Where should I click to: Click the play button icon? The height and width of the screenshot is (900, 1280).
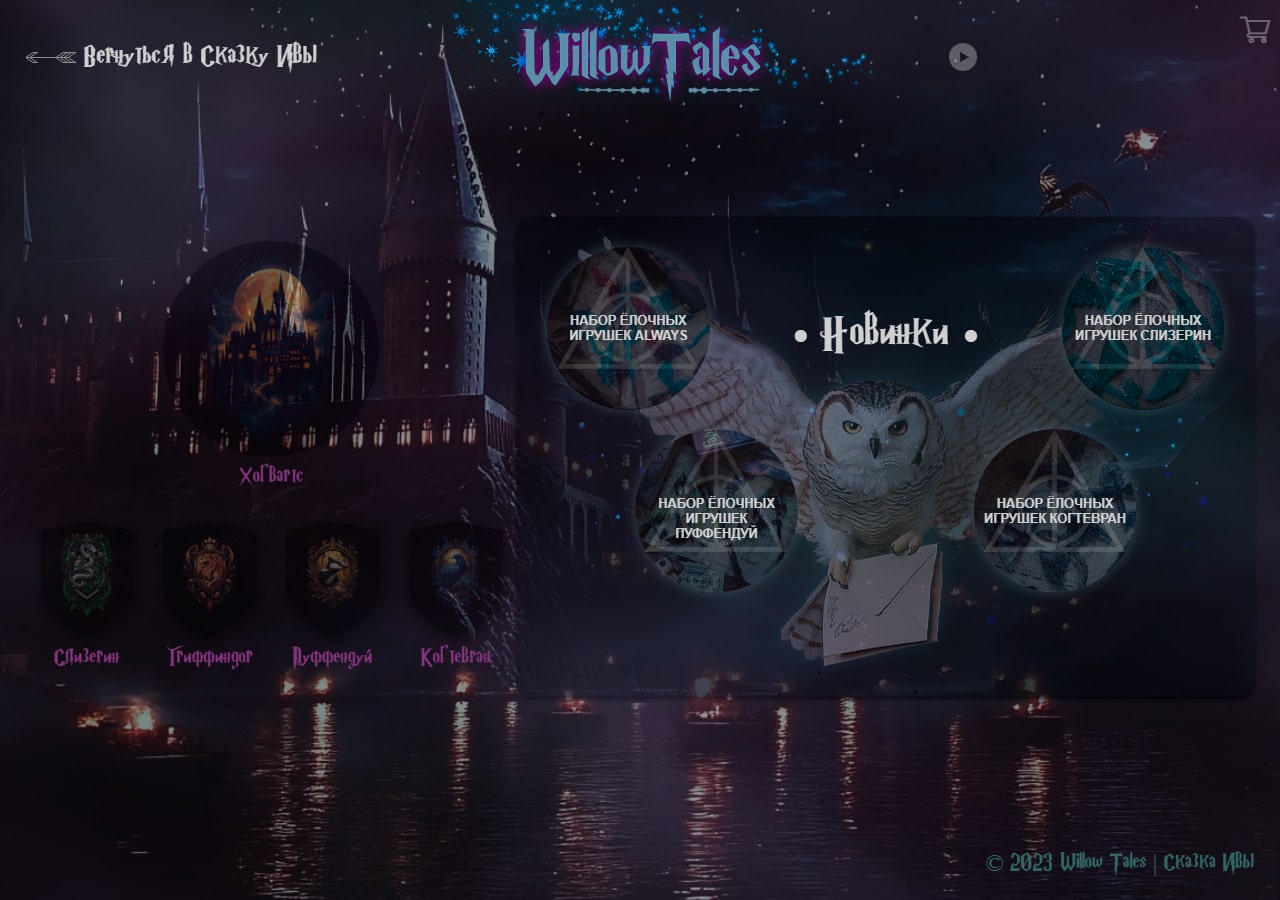(x=962, y=57)
